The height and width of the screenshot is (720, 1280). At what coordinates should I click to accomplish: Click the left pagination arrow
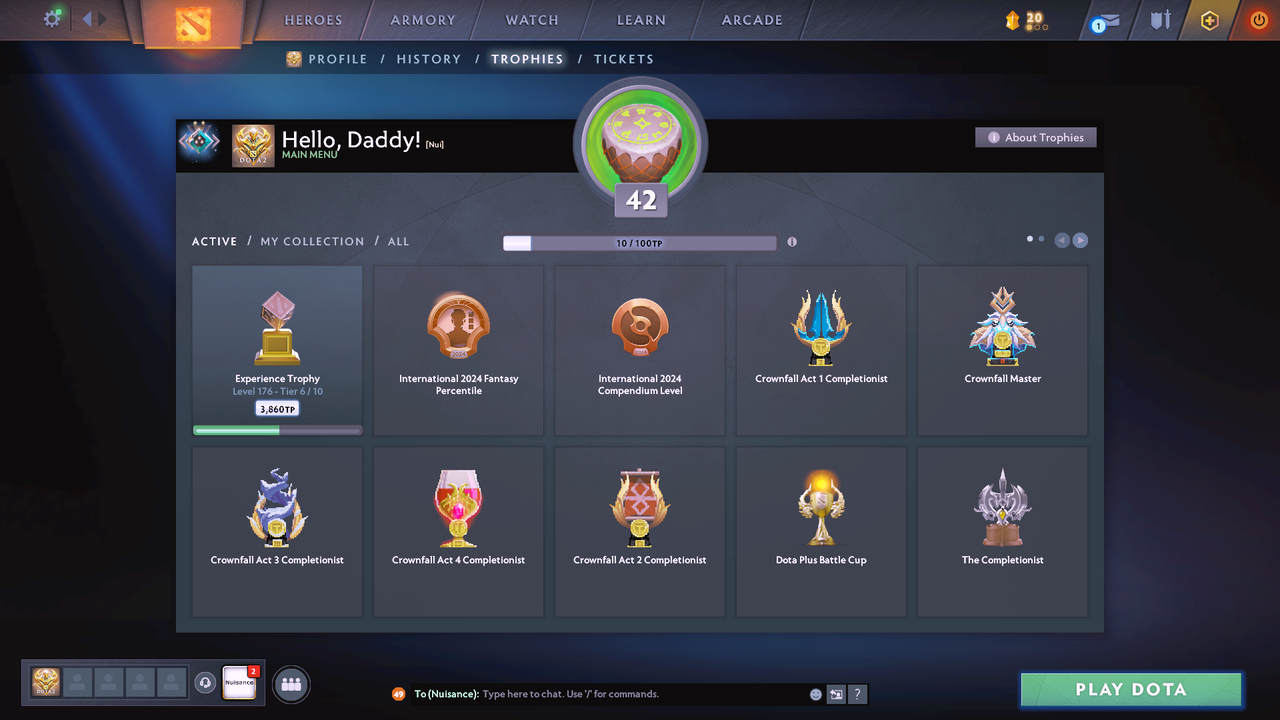[1062, 239]
